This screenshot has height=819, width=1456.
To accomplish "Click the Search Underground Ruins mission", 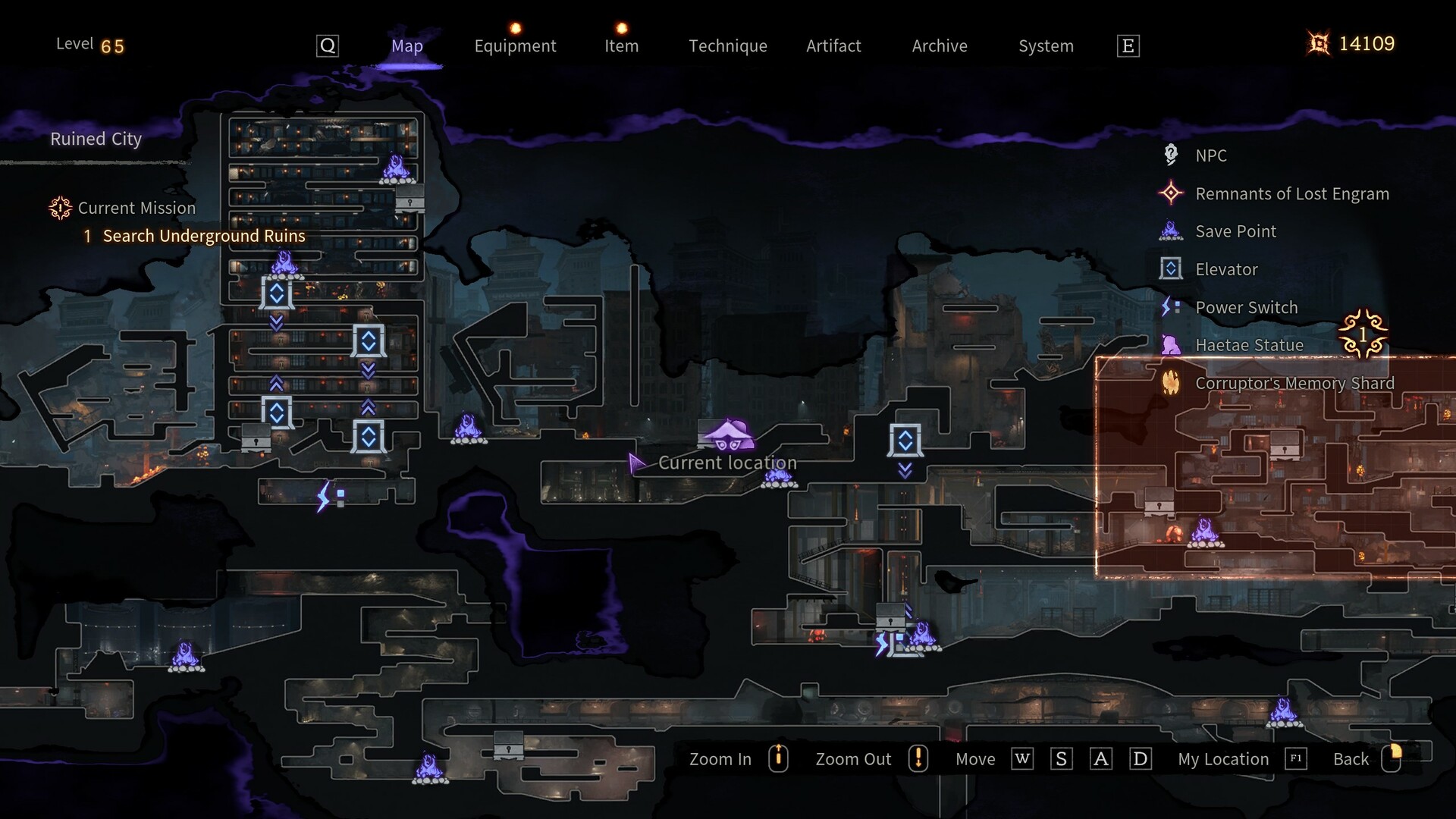I will [204, 236].
